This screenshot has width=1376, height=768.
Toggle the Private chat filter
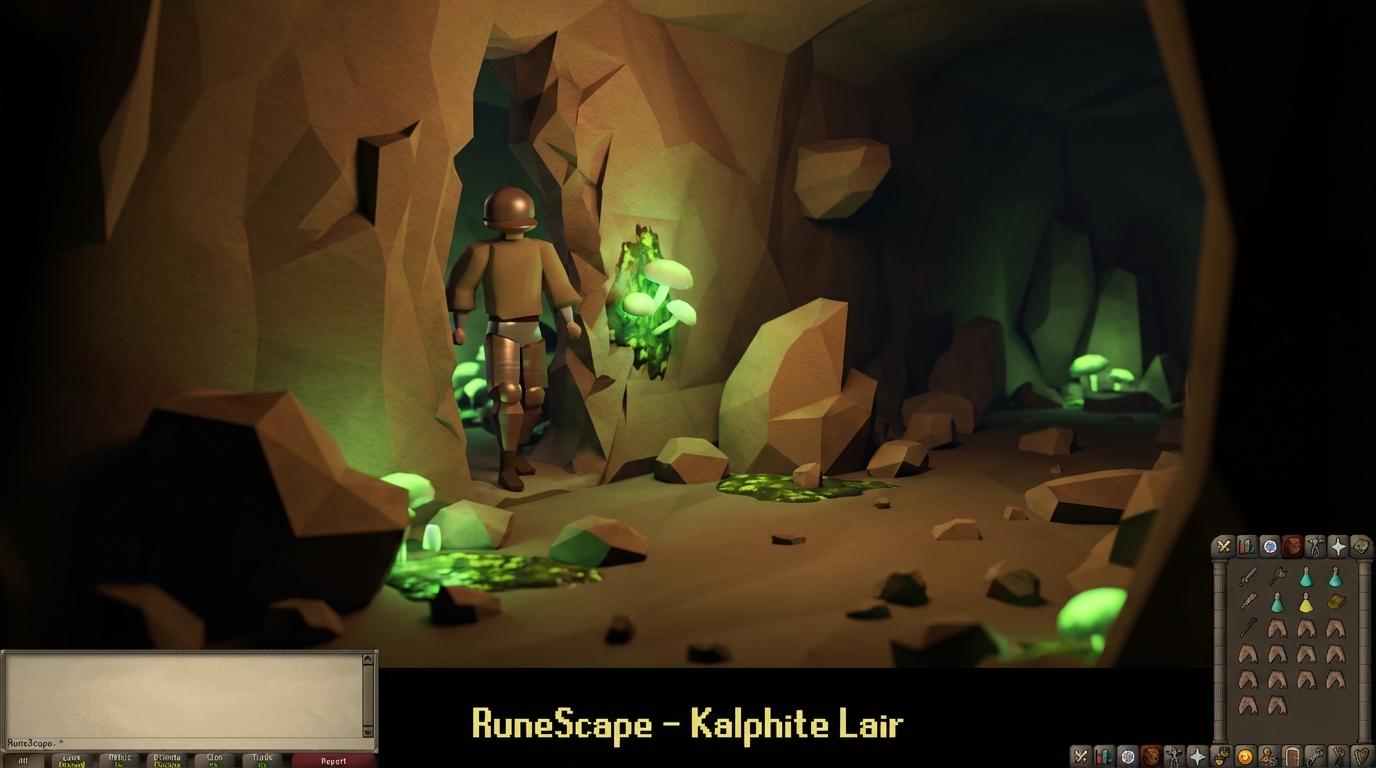pos(166,759)
